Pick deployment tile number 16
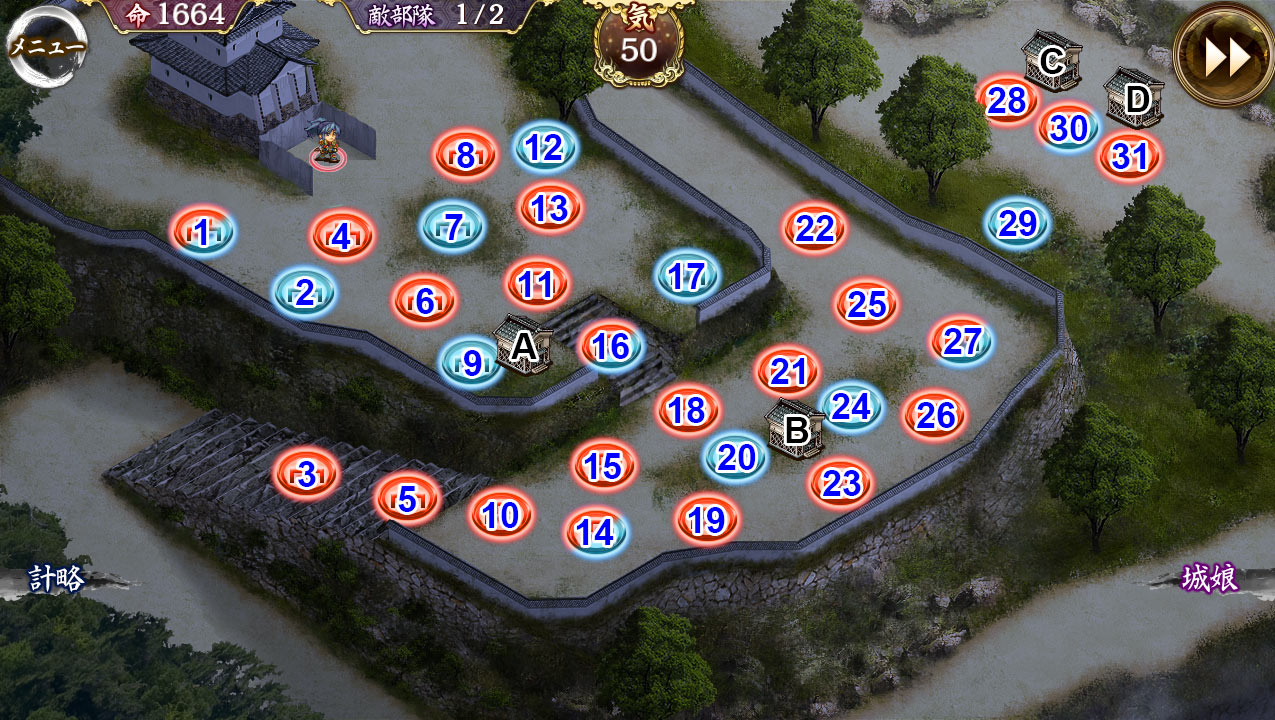Screen dimensions: 1275x720 pos(611,347)
